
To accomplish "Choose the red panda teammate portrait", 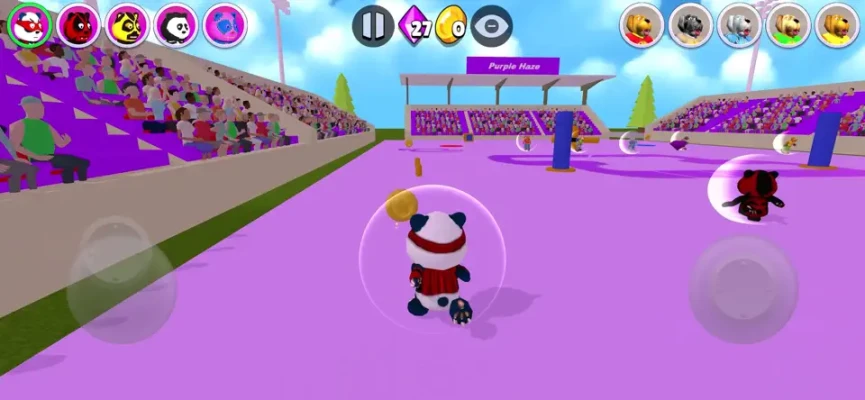I will 79,25.
